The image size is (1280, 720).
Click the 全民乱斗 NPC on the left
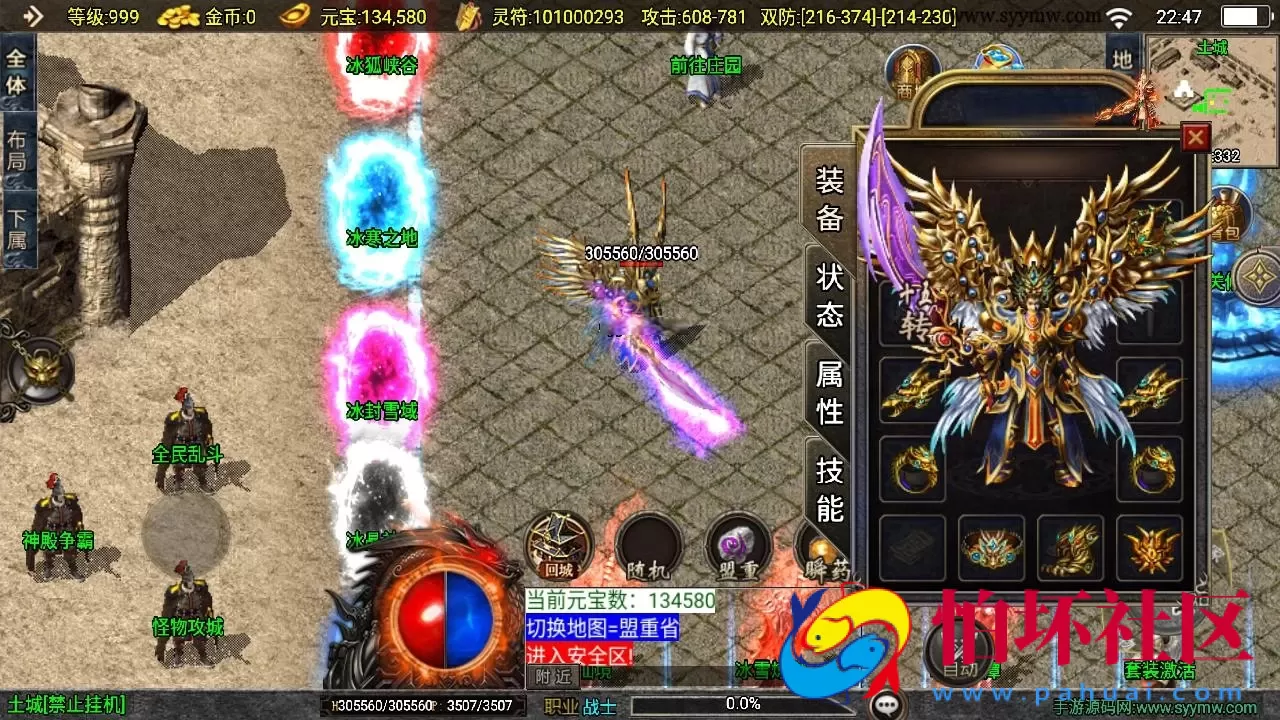[x=186, y=440]
